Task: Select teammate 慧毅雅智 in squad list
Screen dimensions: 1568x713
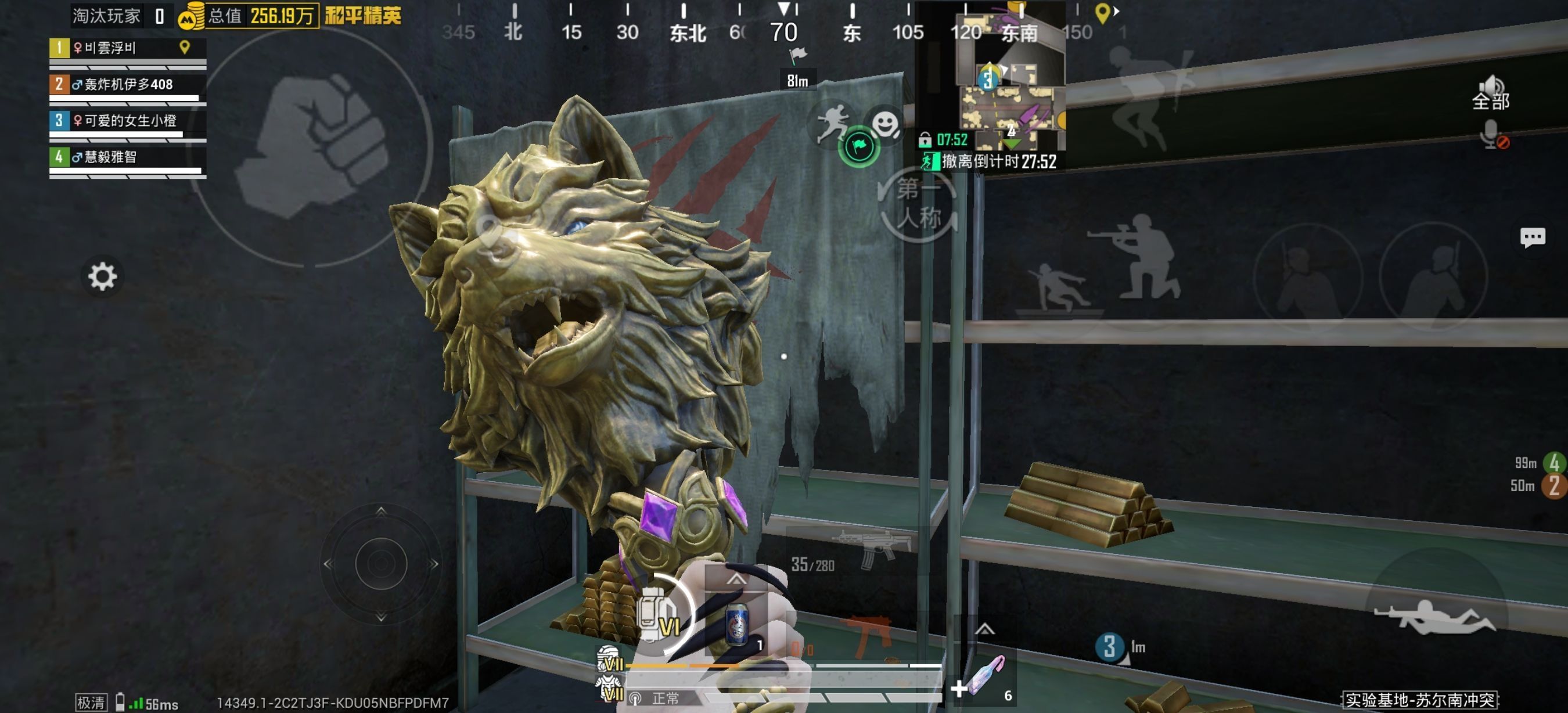Action: 128,158
